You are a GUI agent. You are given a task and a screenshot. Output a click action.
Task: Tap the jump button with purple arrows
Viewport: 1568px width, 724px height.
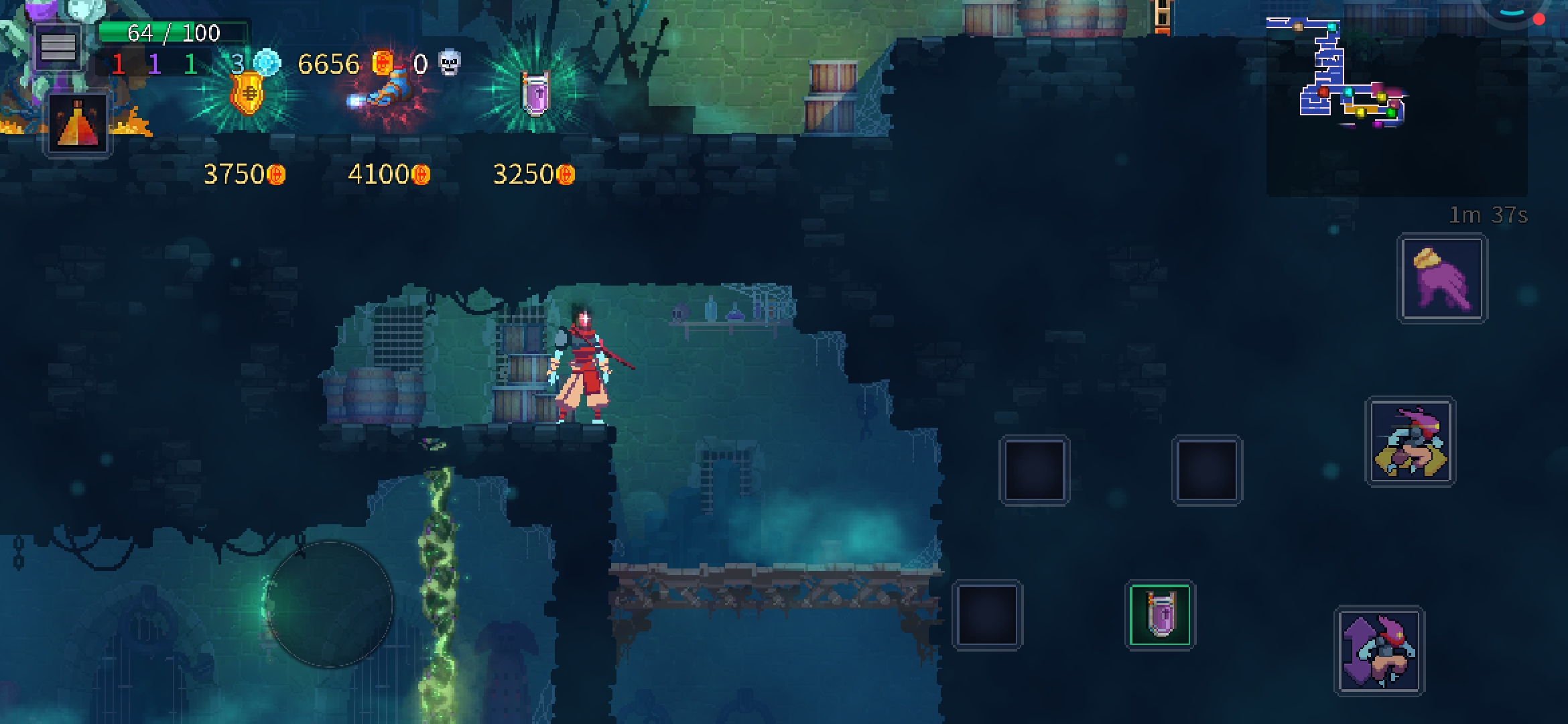[x=1380, y=651]
